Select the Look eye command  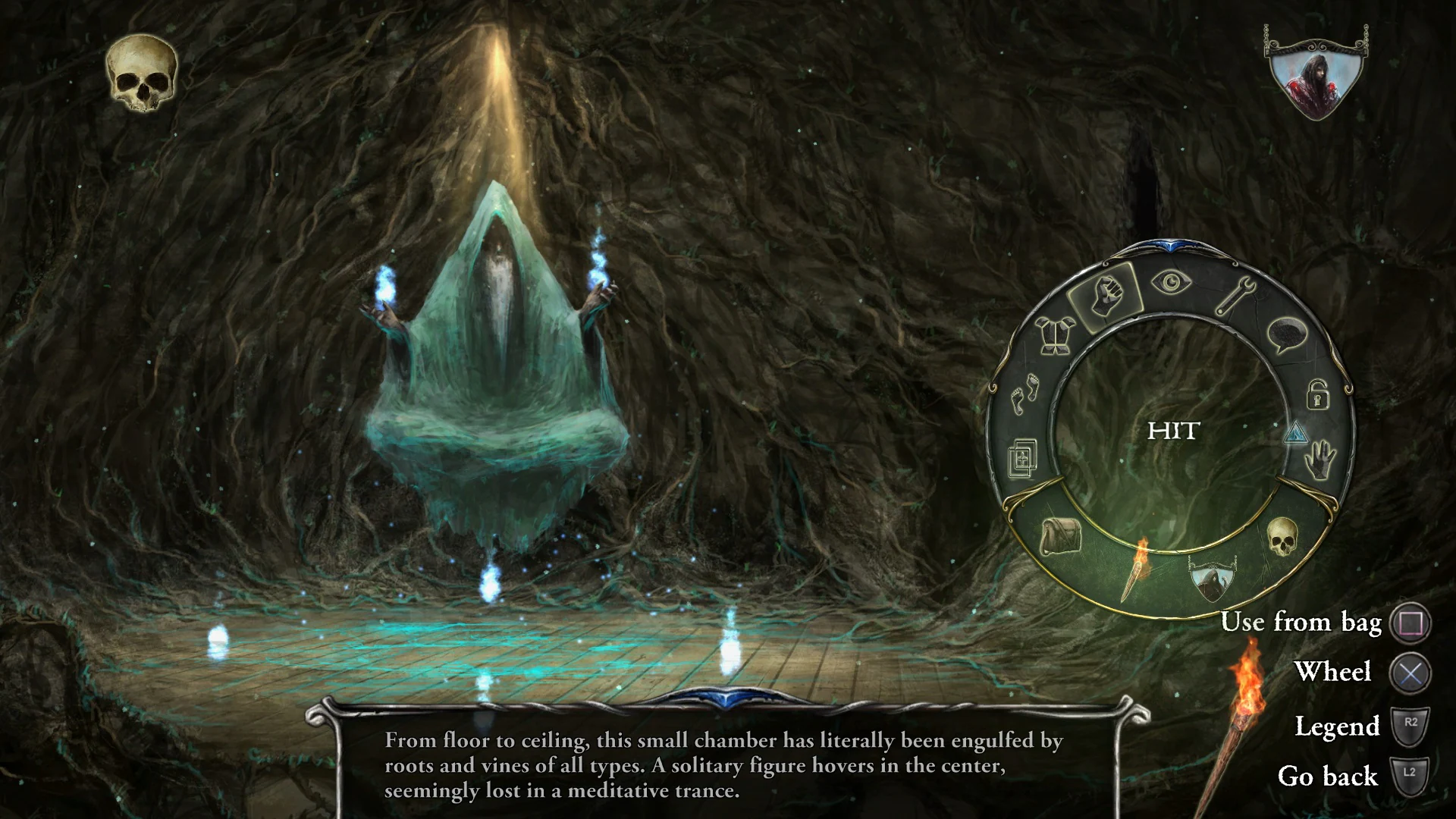point(1172,283)
